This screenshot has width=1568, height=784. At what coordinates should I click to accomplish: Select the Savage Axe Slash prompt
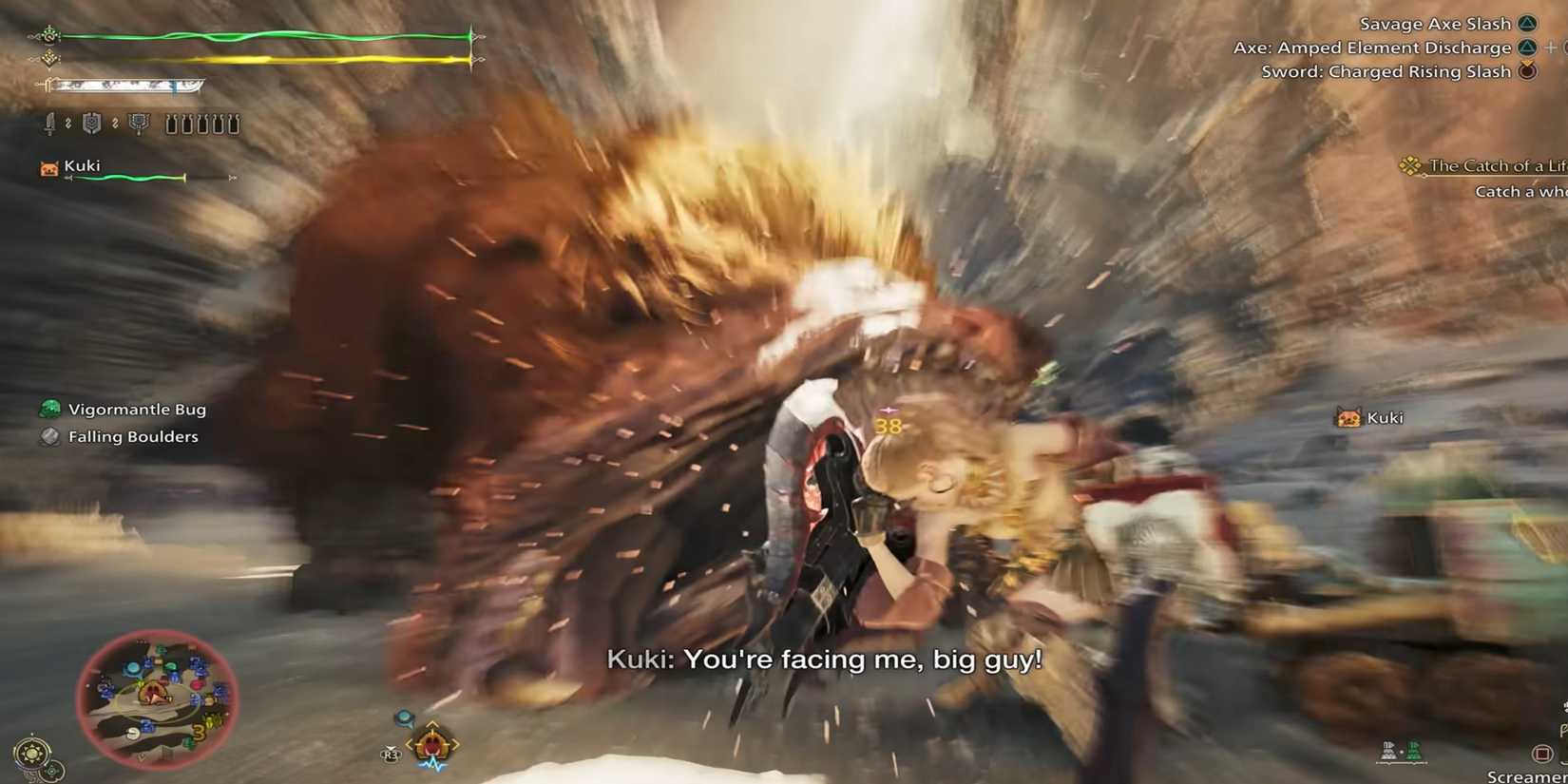pyautogui.click(x=1435, y=23)
